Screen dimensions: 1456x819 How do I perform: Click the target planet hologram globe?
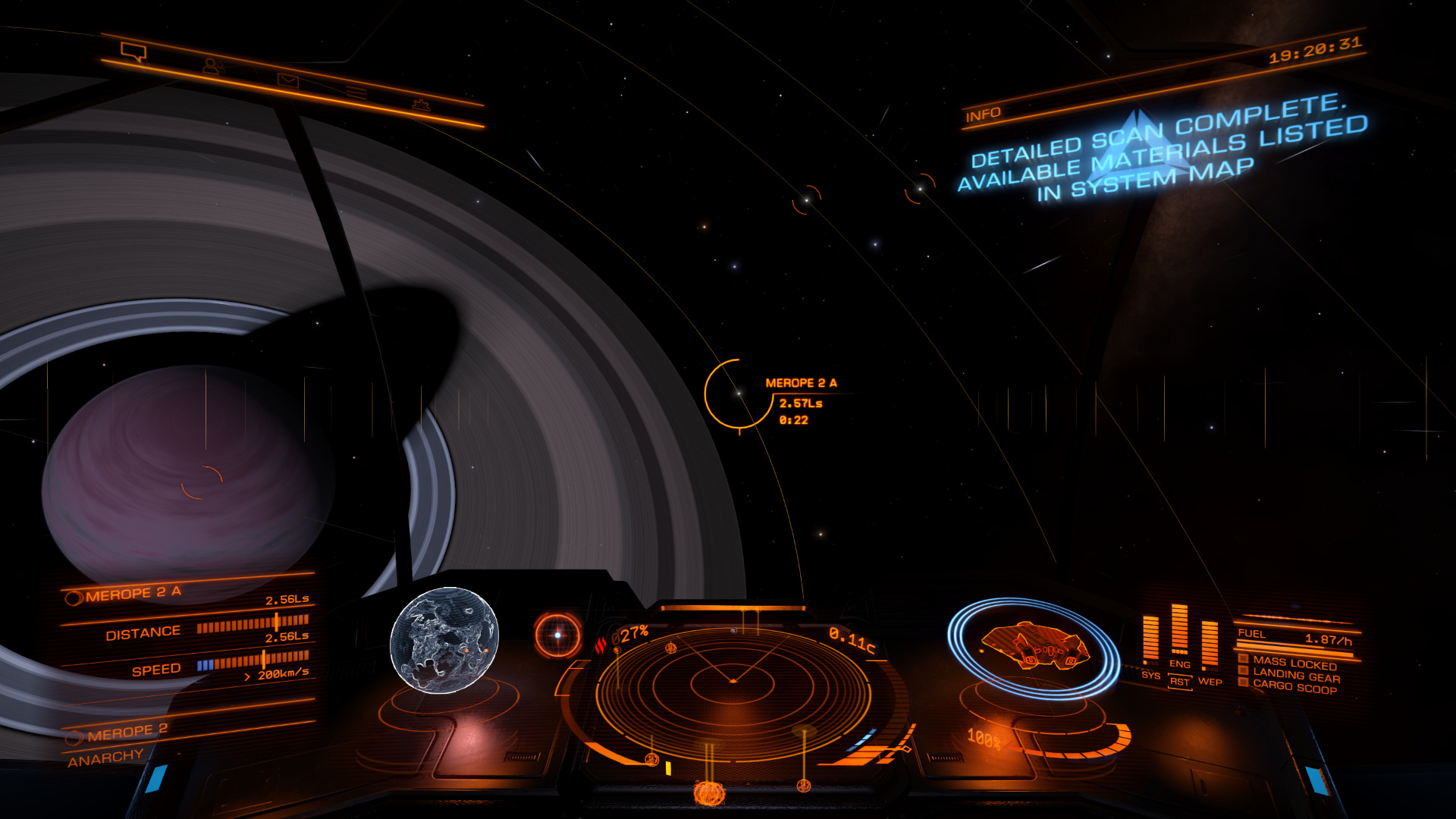point(444,640)
